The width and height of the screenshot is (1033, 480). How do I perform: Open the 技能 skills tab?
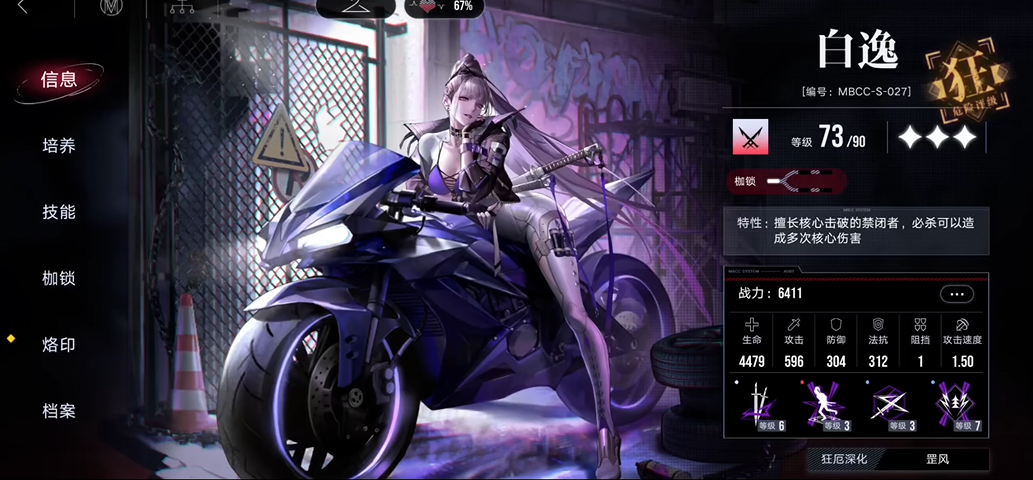[59, 212]
